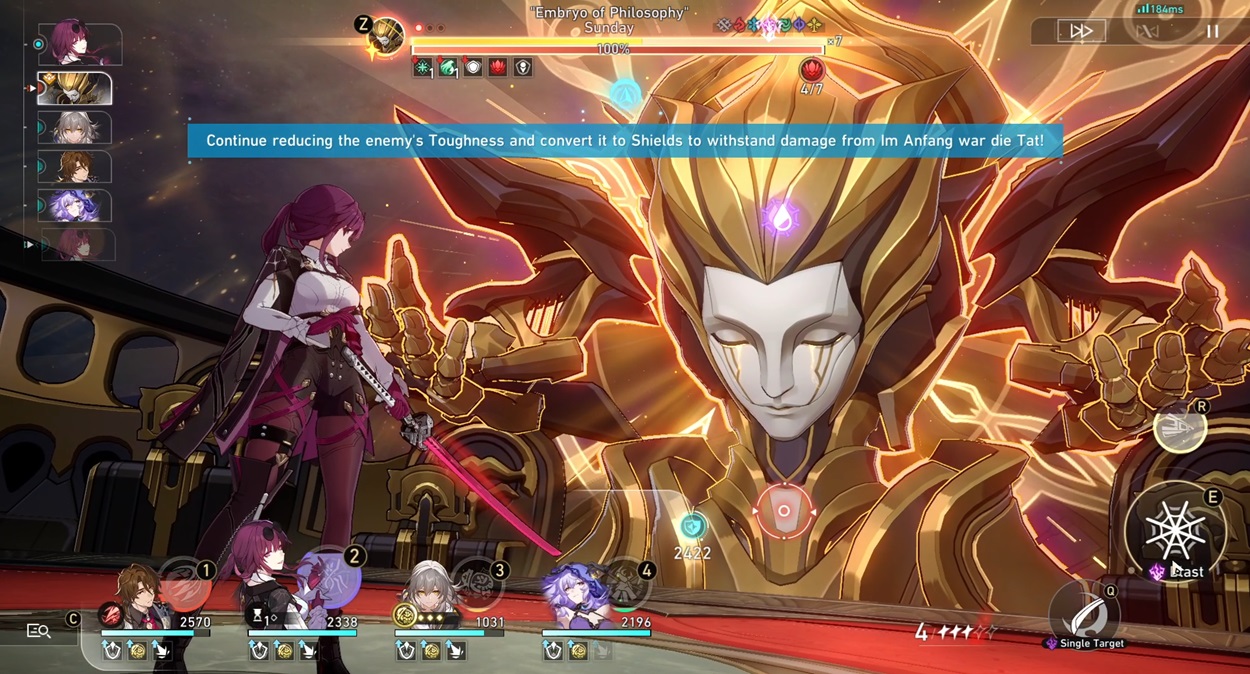Select the purple-haired character in turn order
The width and height of the screenshot is (1250, 674).
pos(75,205)
